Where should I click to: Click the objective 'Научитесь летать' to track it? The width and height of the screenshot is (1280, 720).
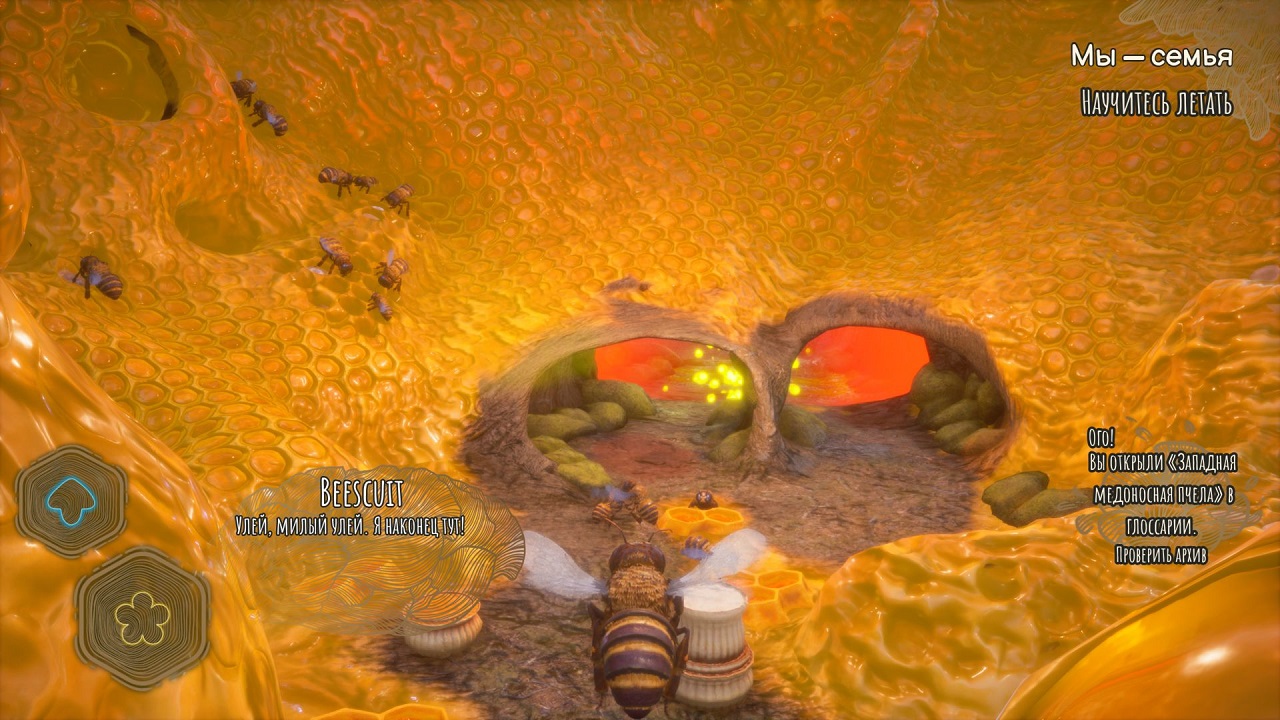(1157, 100)
